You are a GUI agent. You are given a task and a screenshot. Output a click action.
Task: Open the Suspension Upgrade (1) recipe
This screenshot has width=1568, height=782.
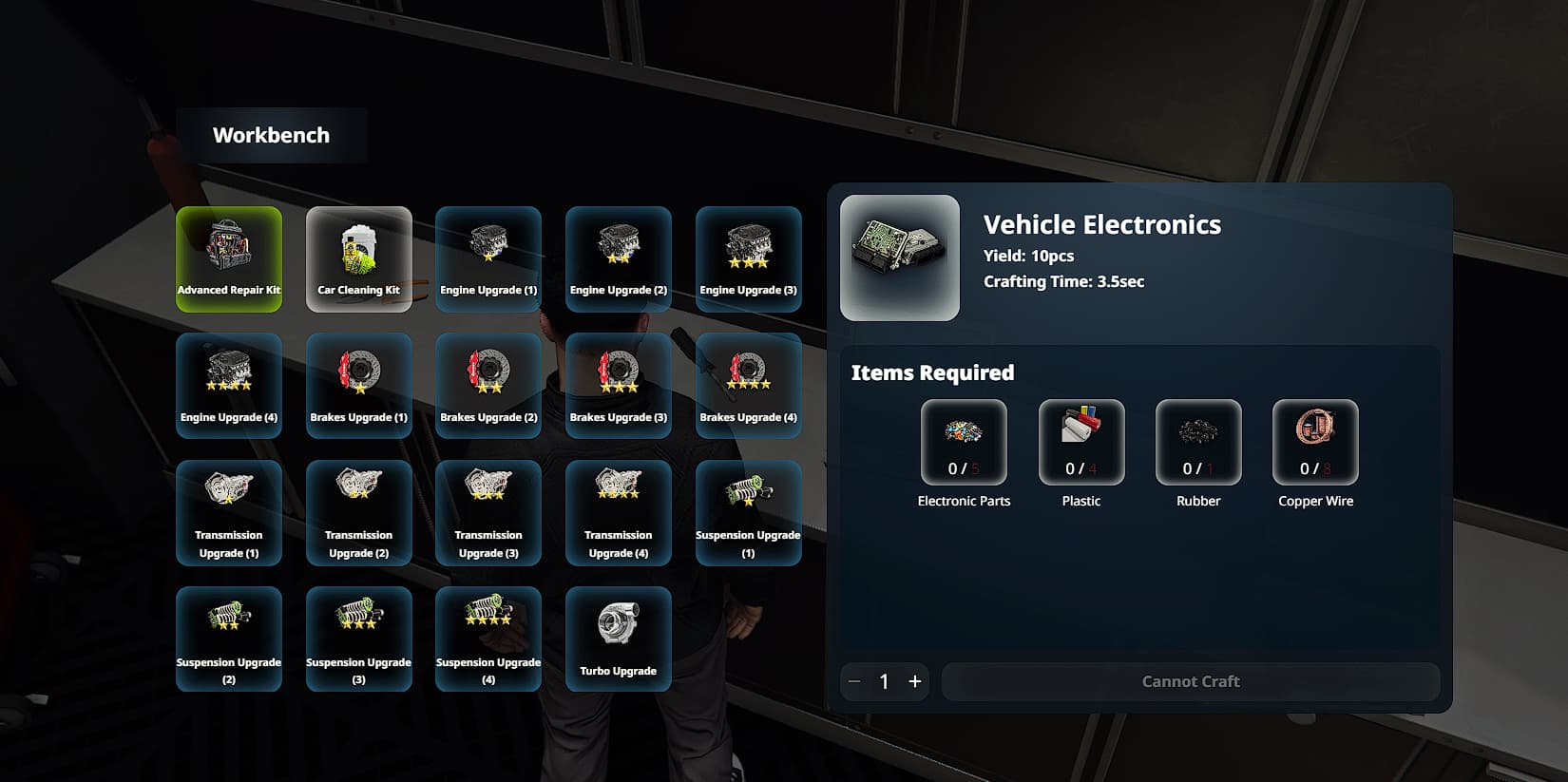coord(748,512)
